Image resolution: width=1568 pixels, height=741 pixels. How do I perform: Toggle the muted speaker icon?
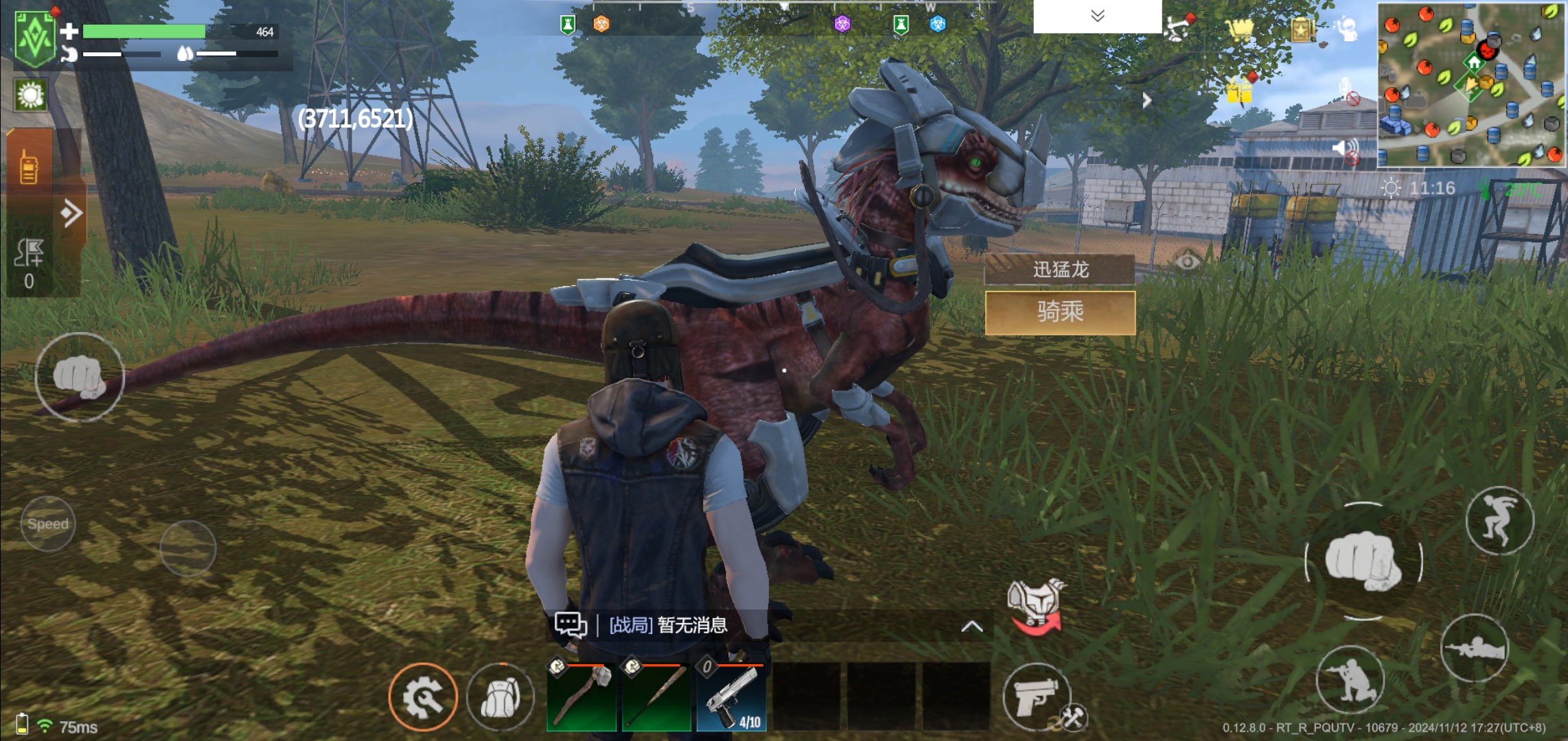1346,151
